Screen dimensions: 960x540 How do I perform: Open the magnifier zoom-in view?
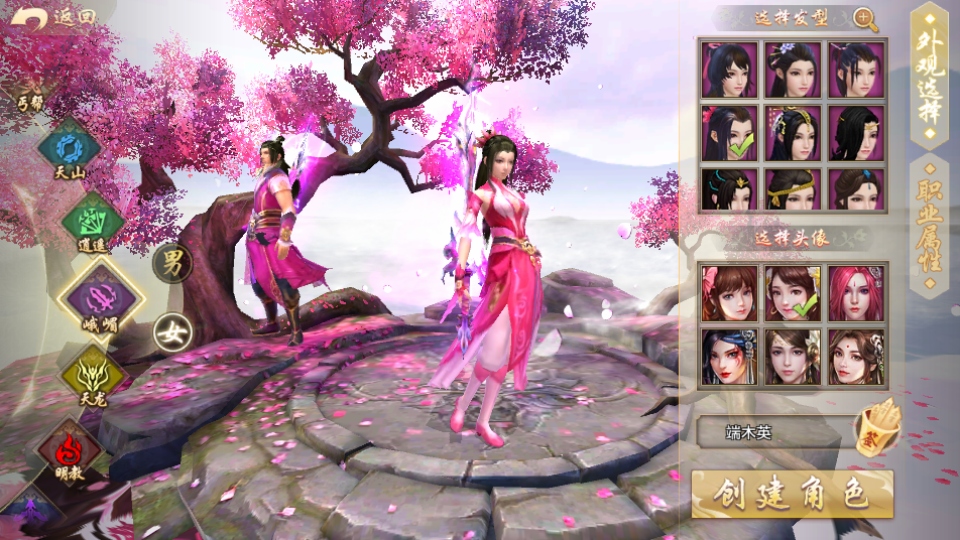pyautogui.click(x=866, y=19)
